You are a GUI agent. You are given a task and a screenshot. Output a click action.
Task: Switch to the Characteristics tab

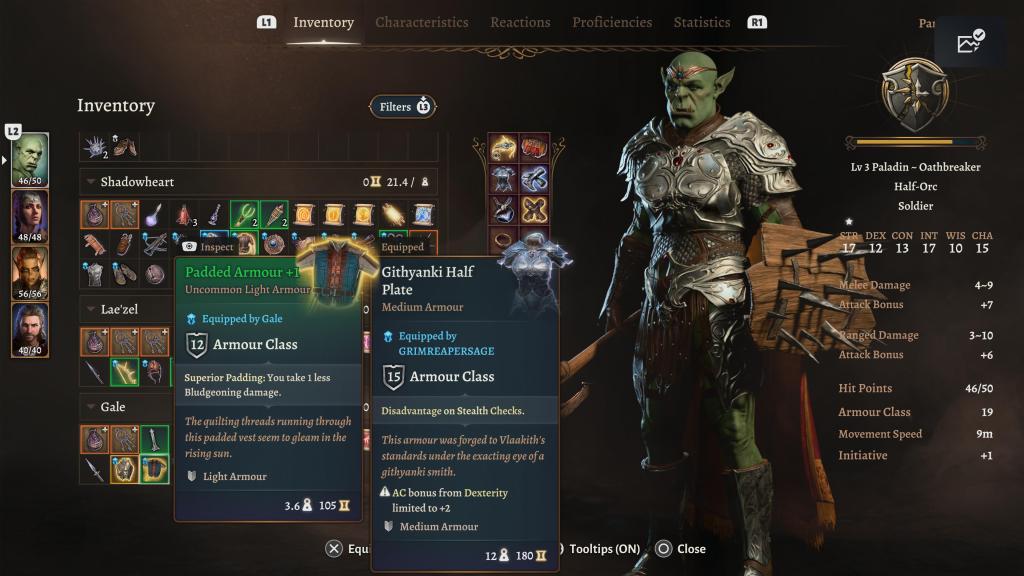tap(421, 22)
